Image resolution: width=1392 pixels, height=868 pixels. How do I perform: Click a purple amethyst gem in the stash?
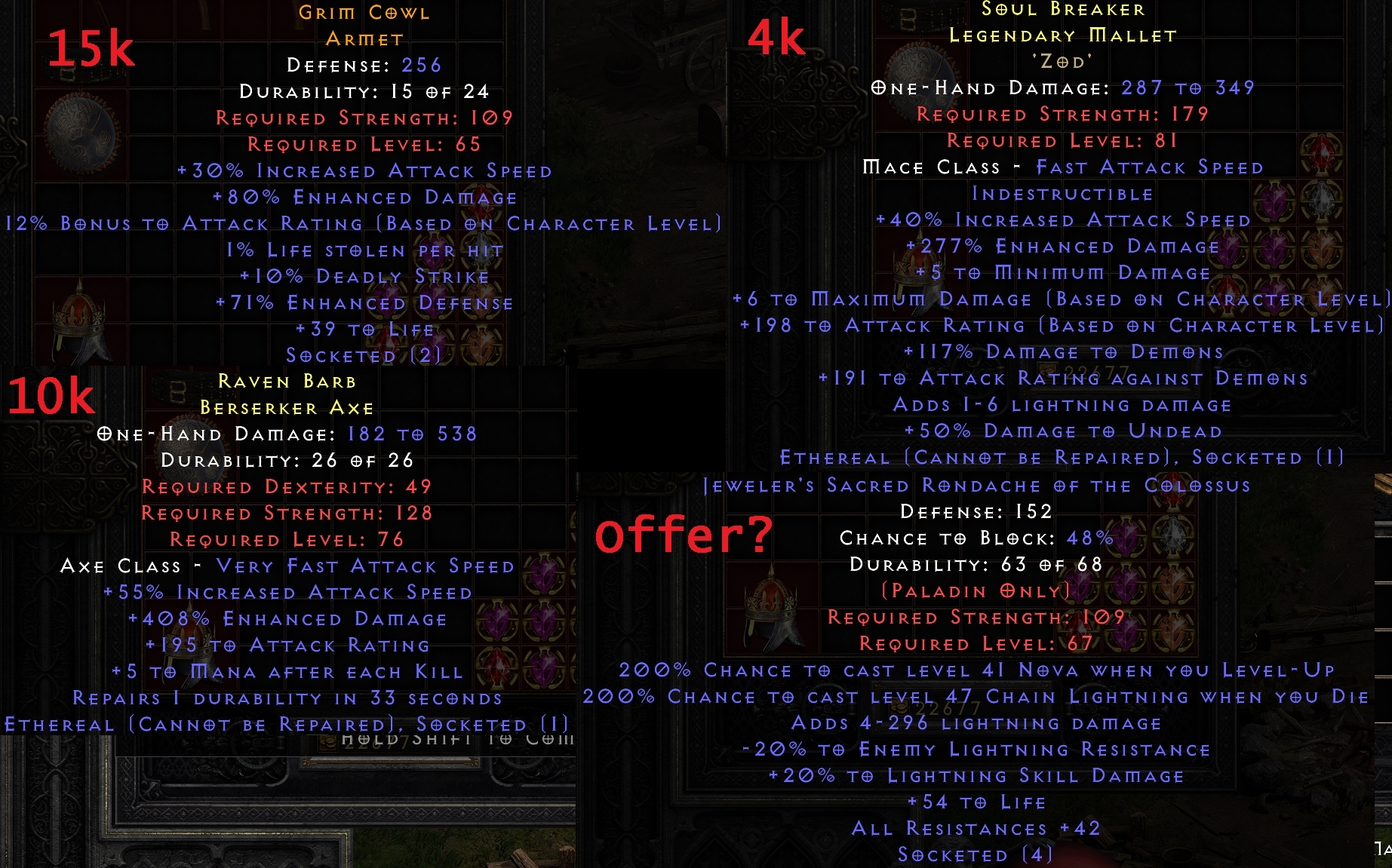(x=1276, y=202)
